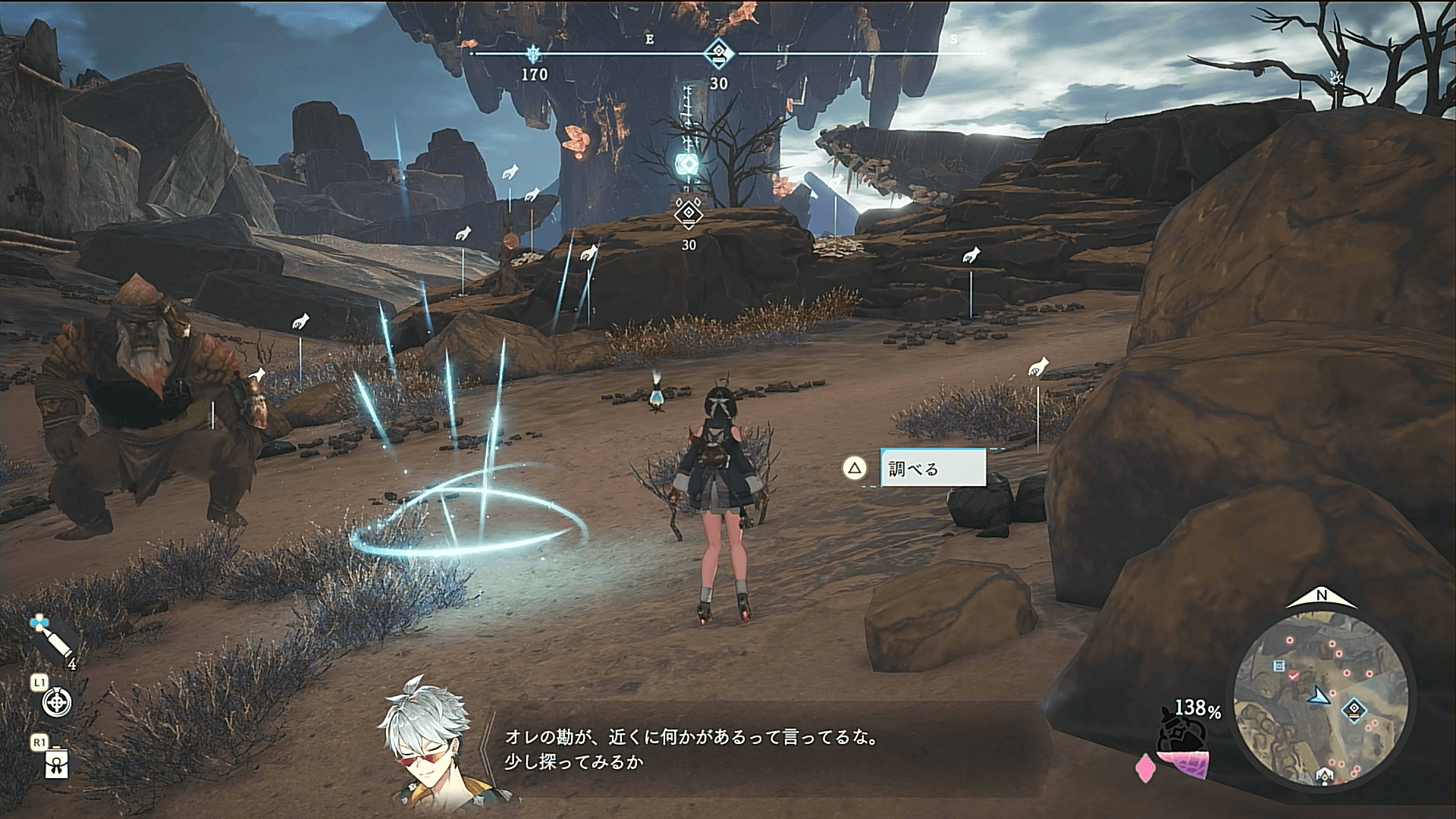
Task: Click the N north indicator above the minimap
Action: coord(1322,596)
